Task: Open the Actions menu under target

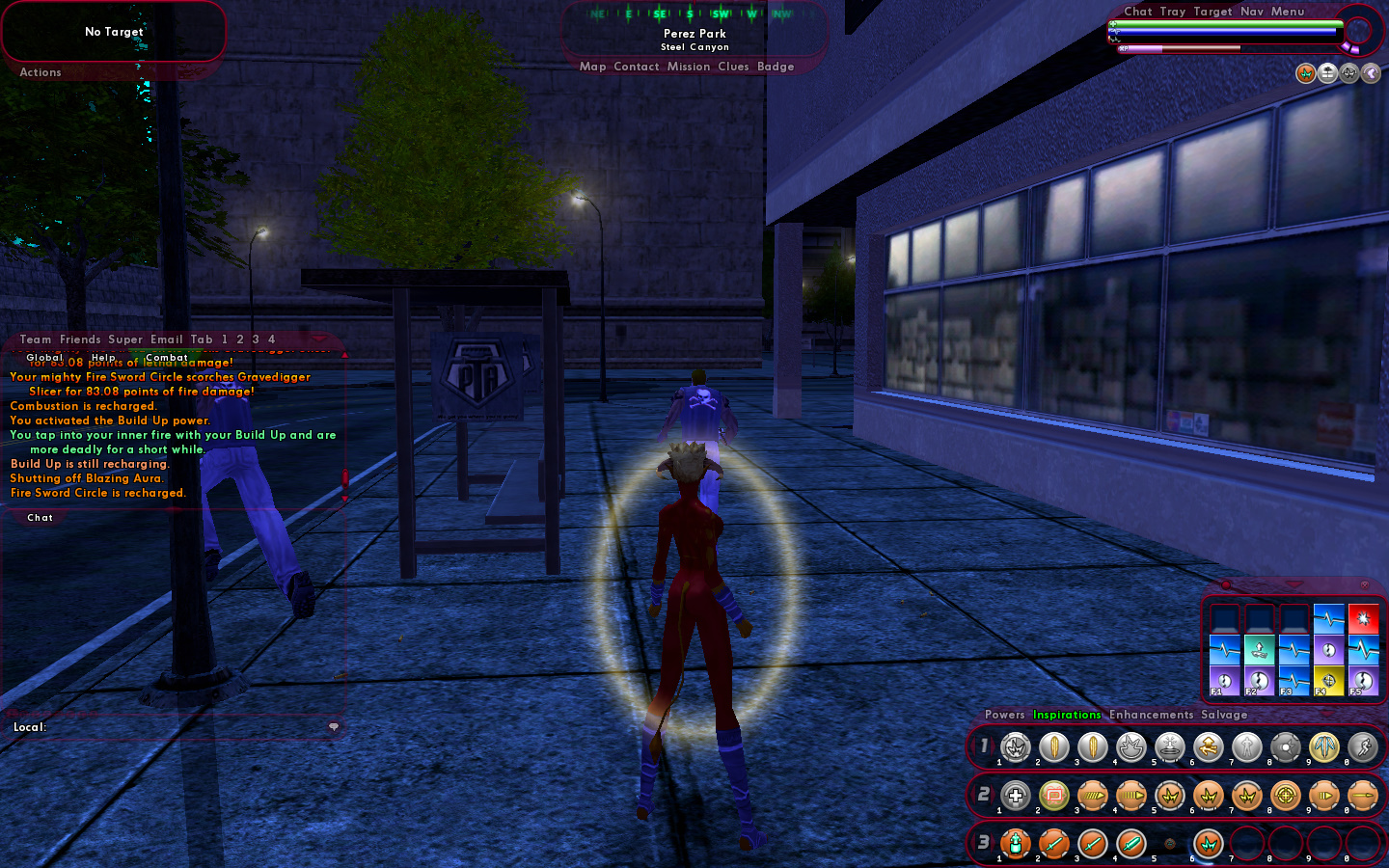Action: pos(41,72)
